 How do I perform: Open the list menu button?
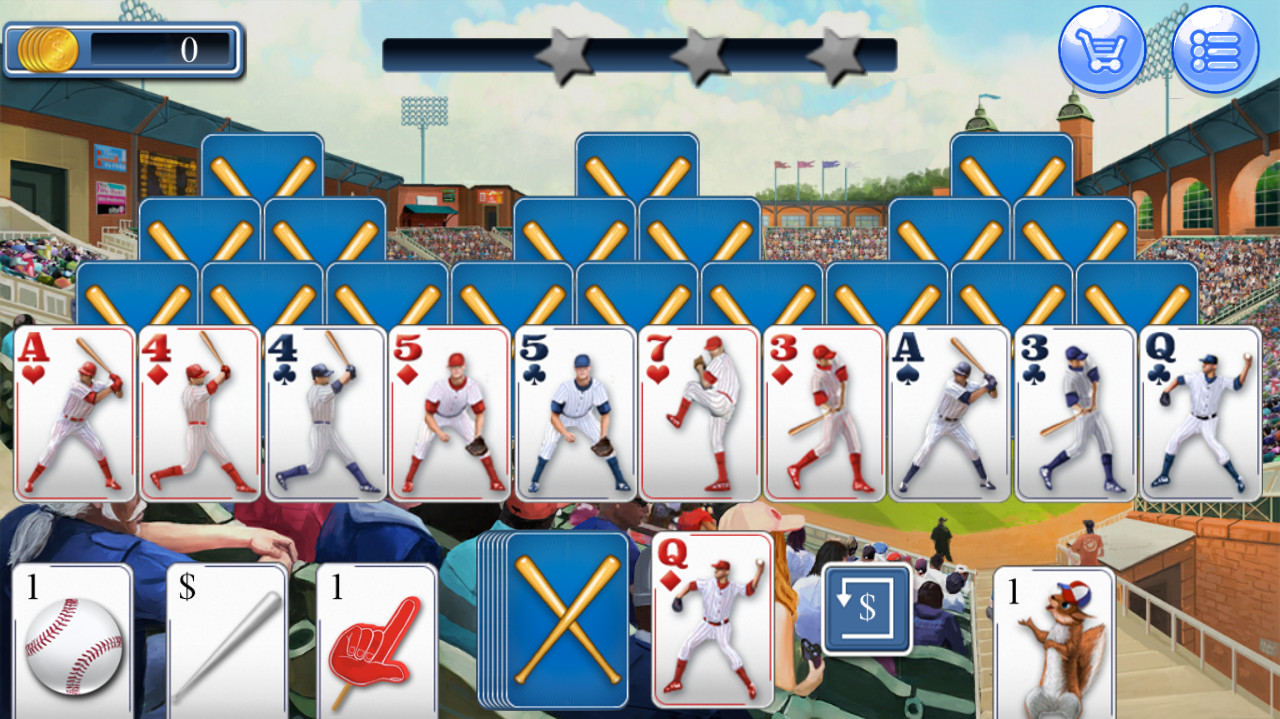1215,49
